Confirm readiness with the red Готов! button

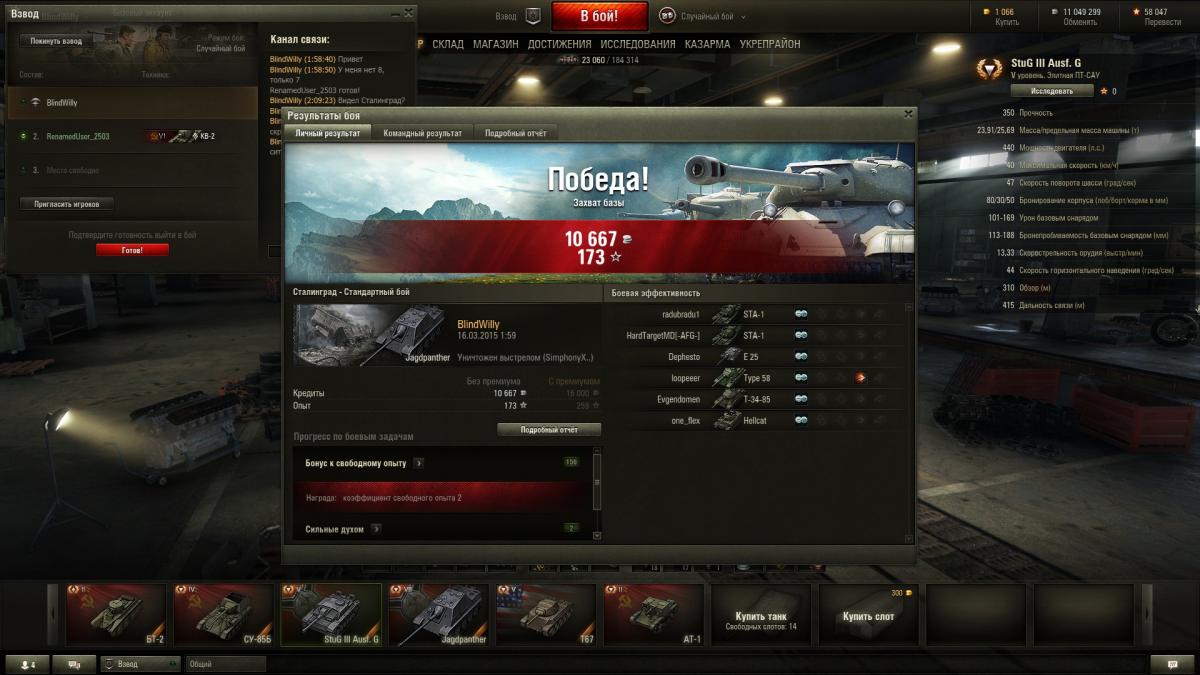coord(132,250)
